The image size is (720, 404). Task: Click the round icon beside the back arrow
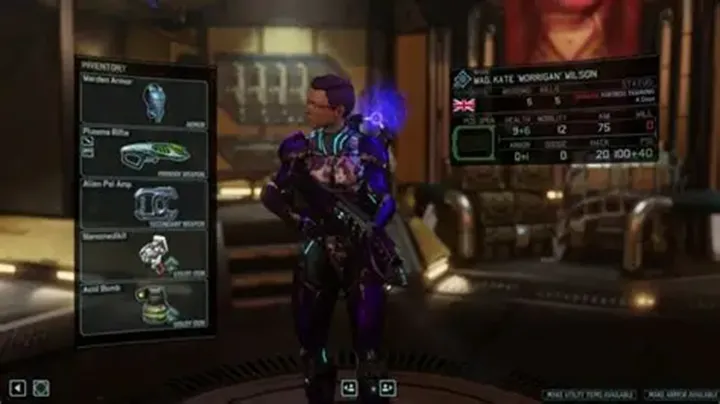point(41,388)
